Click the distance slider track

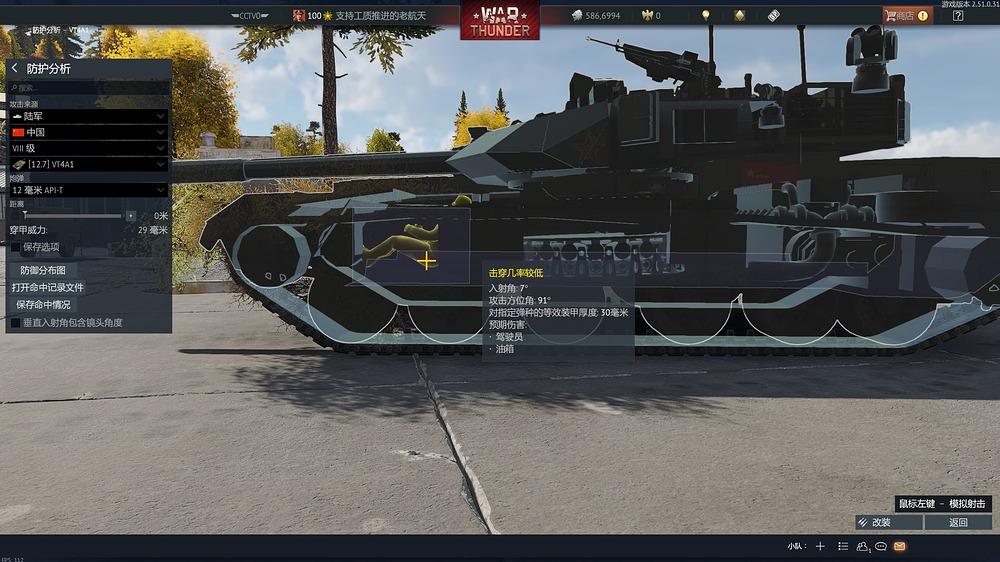pyautogui.click(x=75, y=215)
